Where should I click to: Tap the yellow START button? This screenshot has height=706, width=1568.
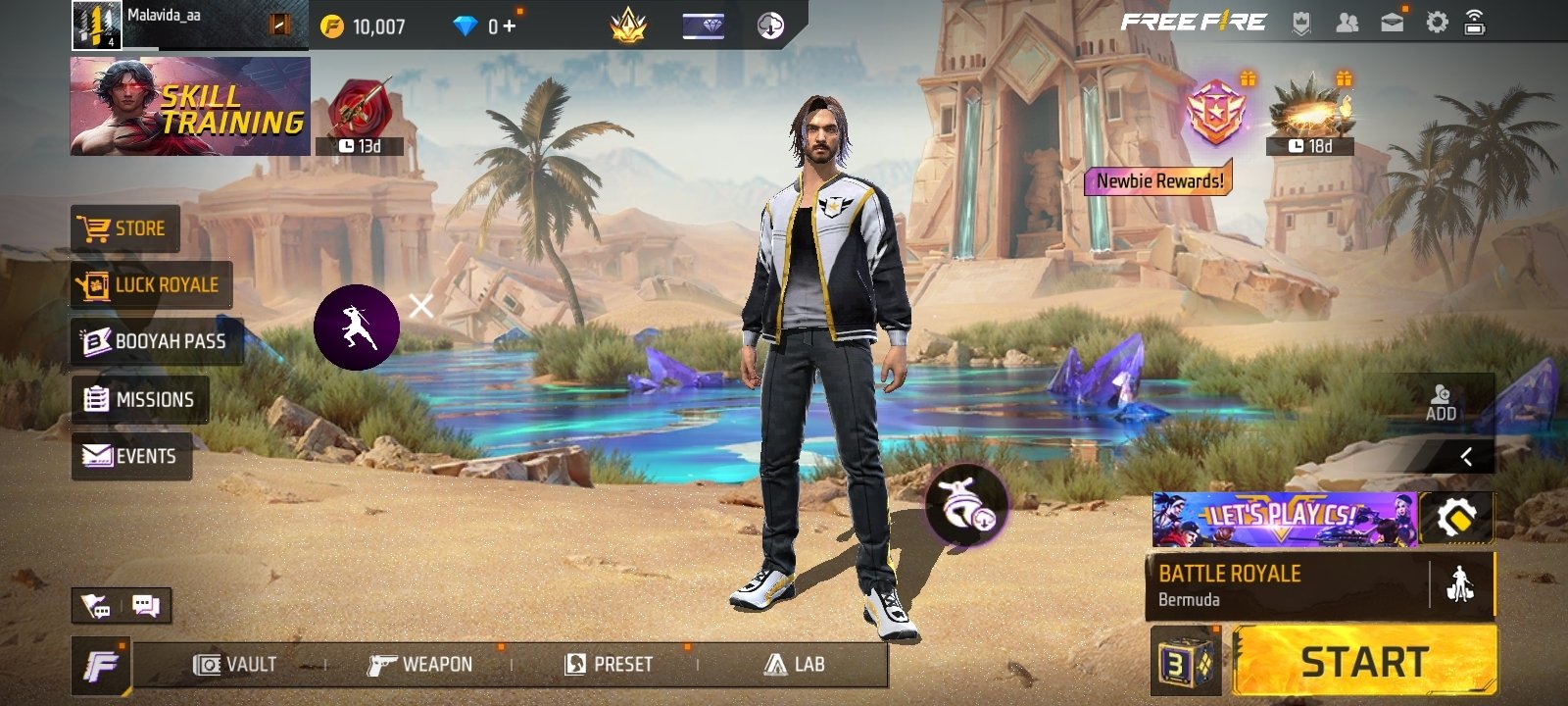pos(1364,662)
